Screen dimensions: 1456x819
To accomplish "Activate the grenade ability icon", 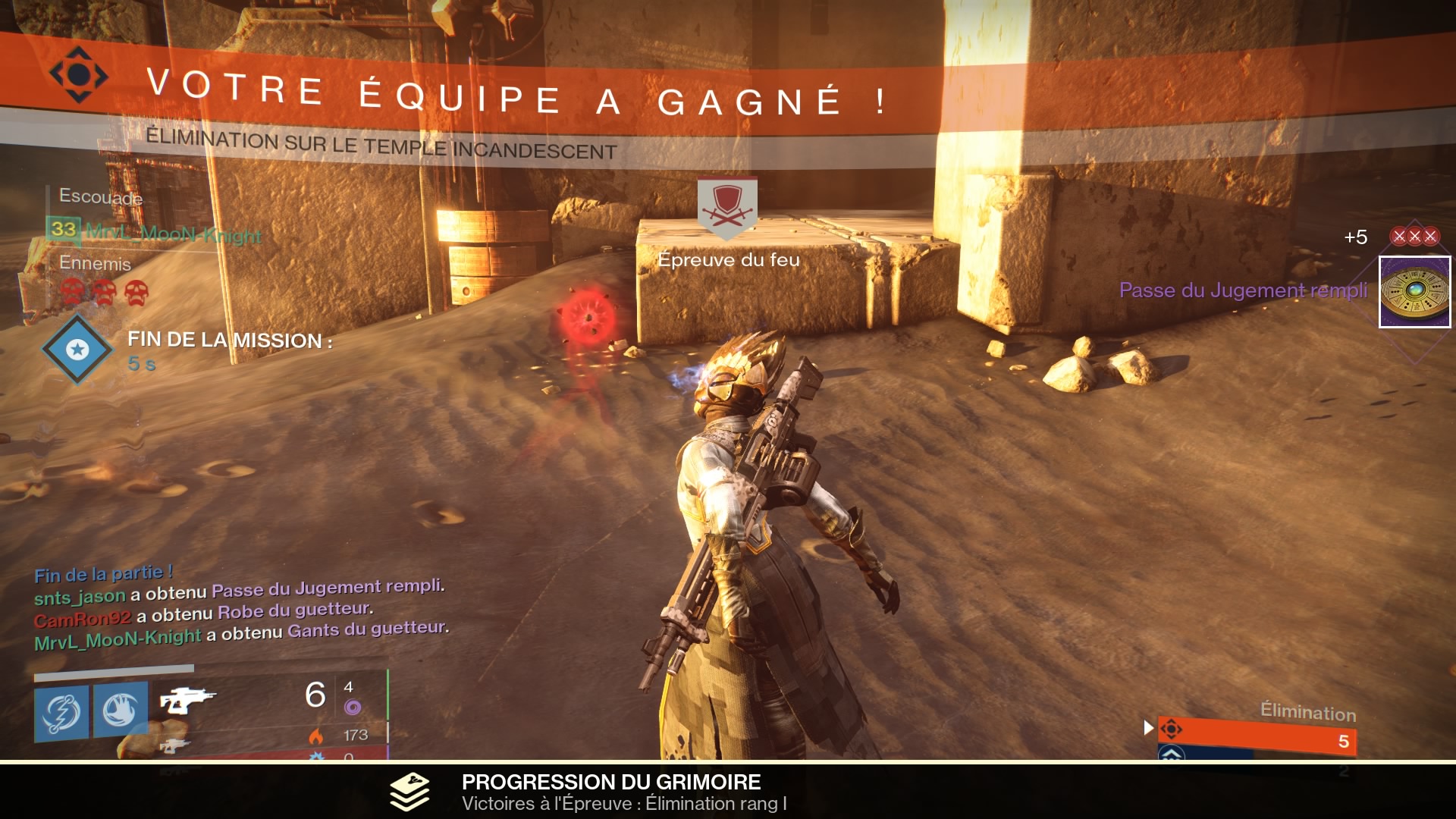I will [x=61, y=711].
